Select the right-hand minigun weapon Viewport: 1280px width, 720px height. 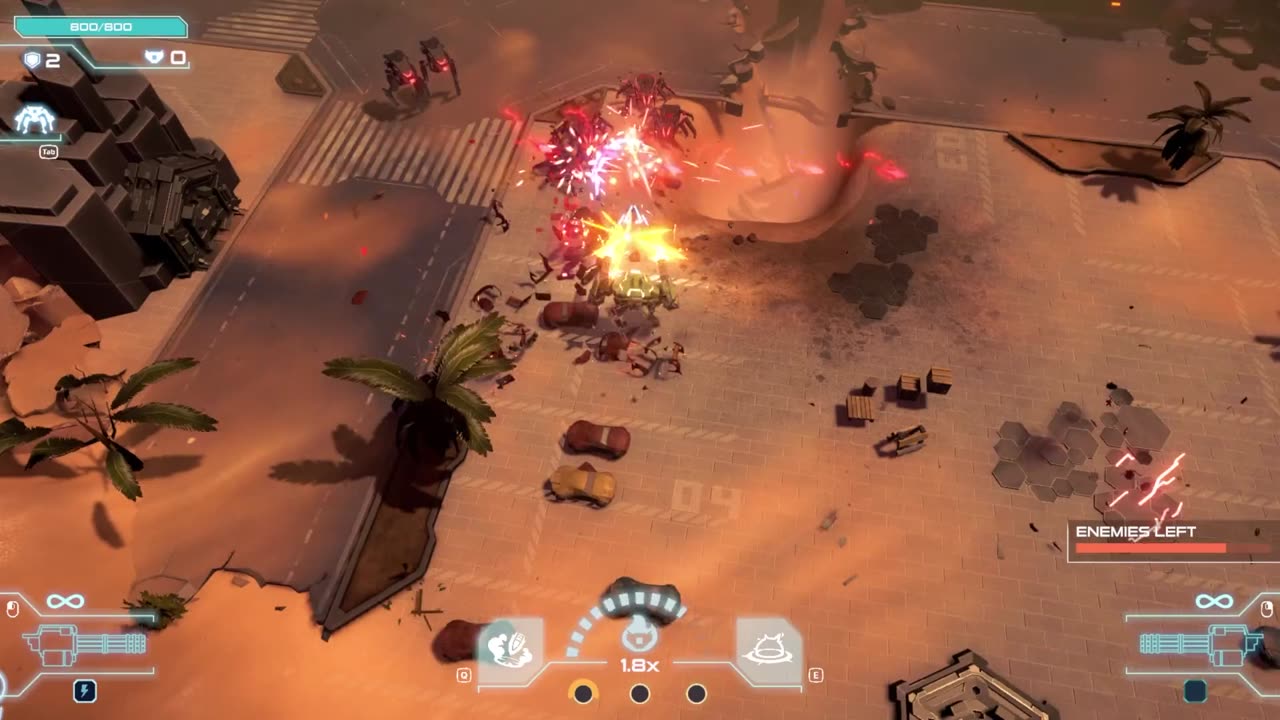1195,643
